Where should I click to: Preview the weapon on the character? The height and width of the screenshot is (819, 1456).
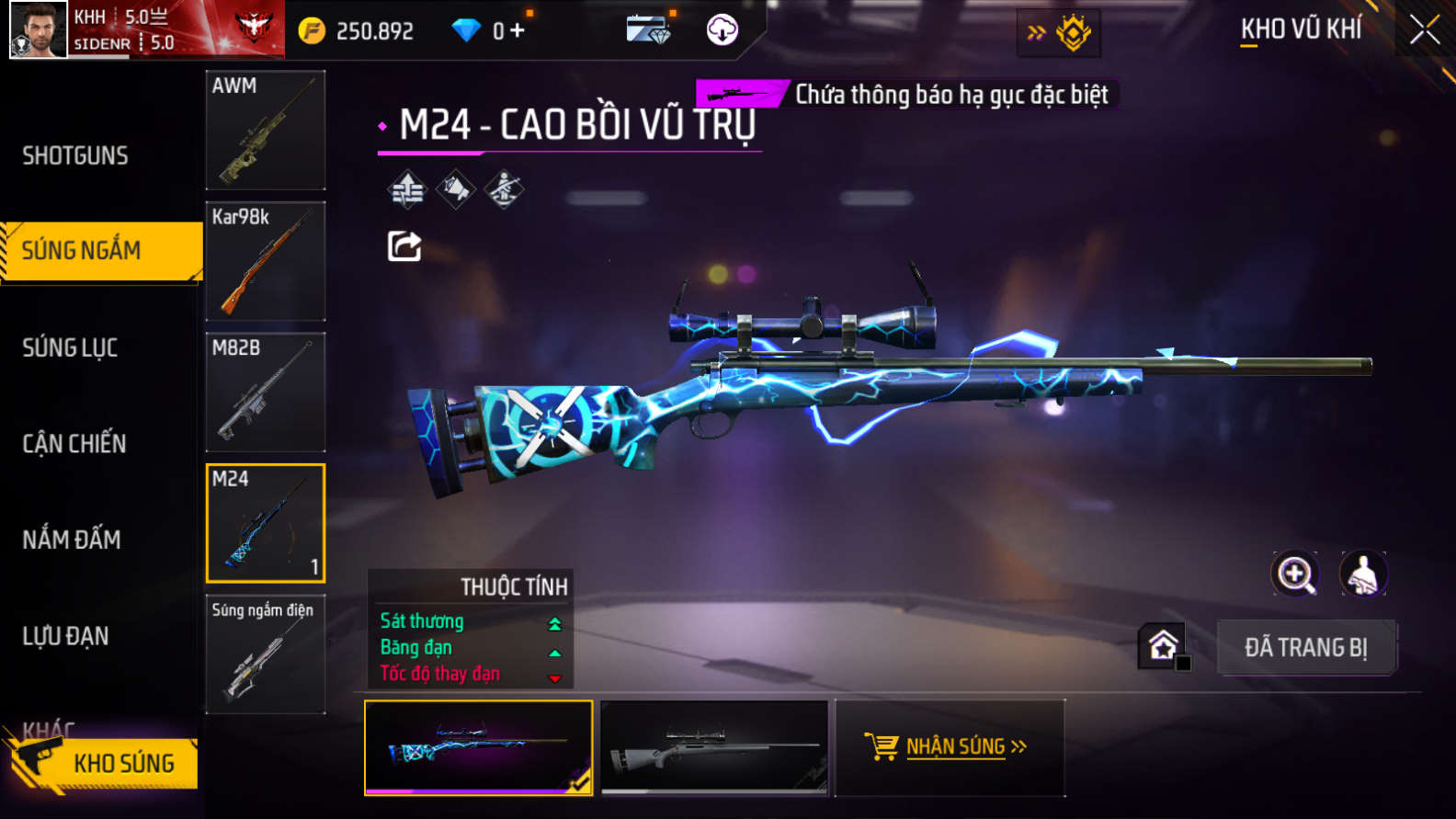tap(1363, 574)
